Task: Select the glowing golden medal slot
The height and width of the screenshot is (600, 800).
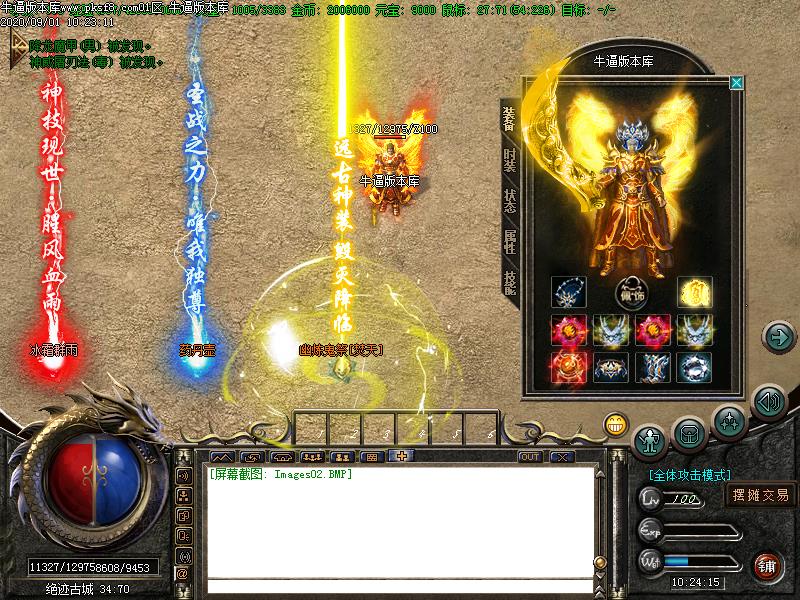Action: [x=694, y=292]
